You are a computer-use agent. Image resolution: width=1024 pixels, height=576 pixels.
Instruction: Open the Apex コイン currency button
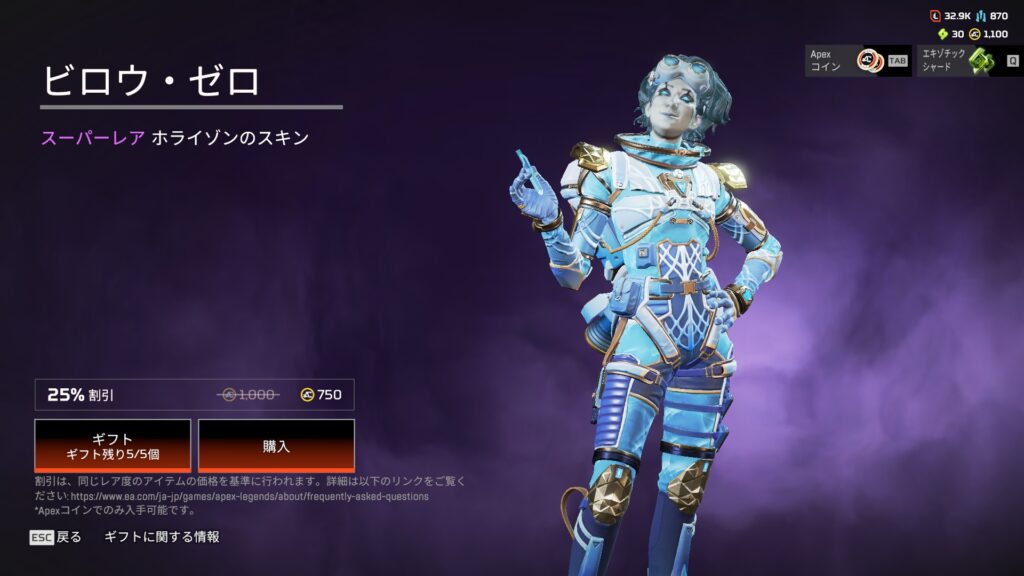857,60
